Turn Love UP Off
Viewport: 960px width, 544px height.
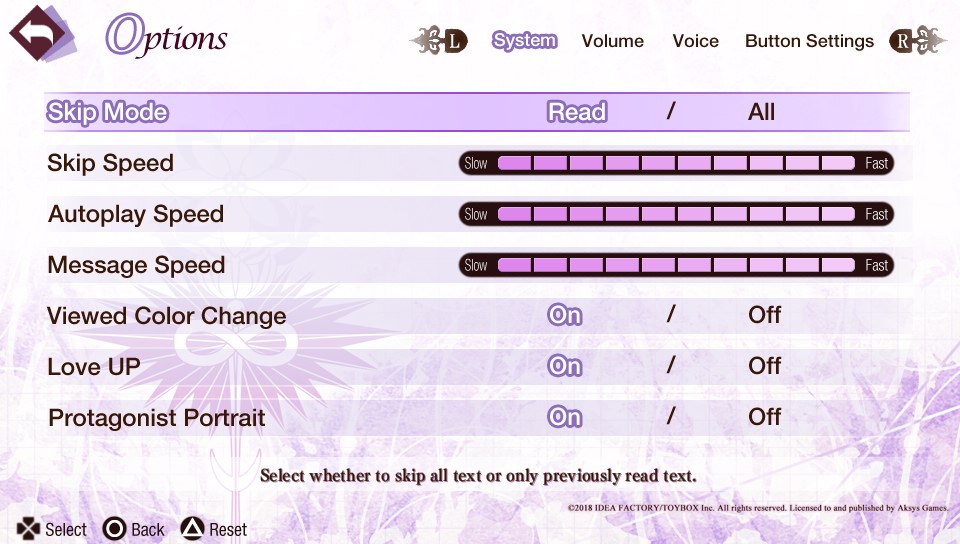tap(764, 367)
